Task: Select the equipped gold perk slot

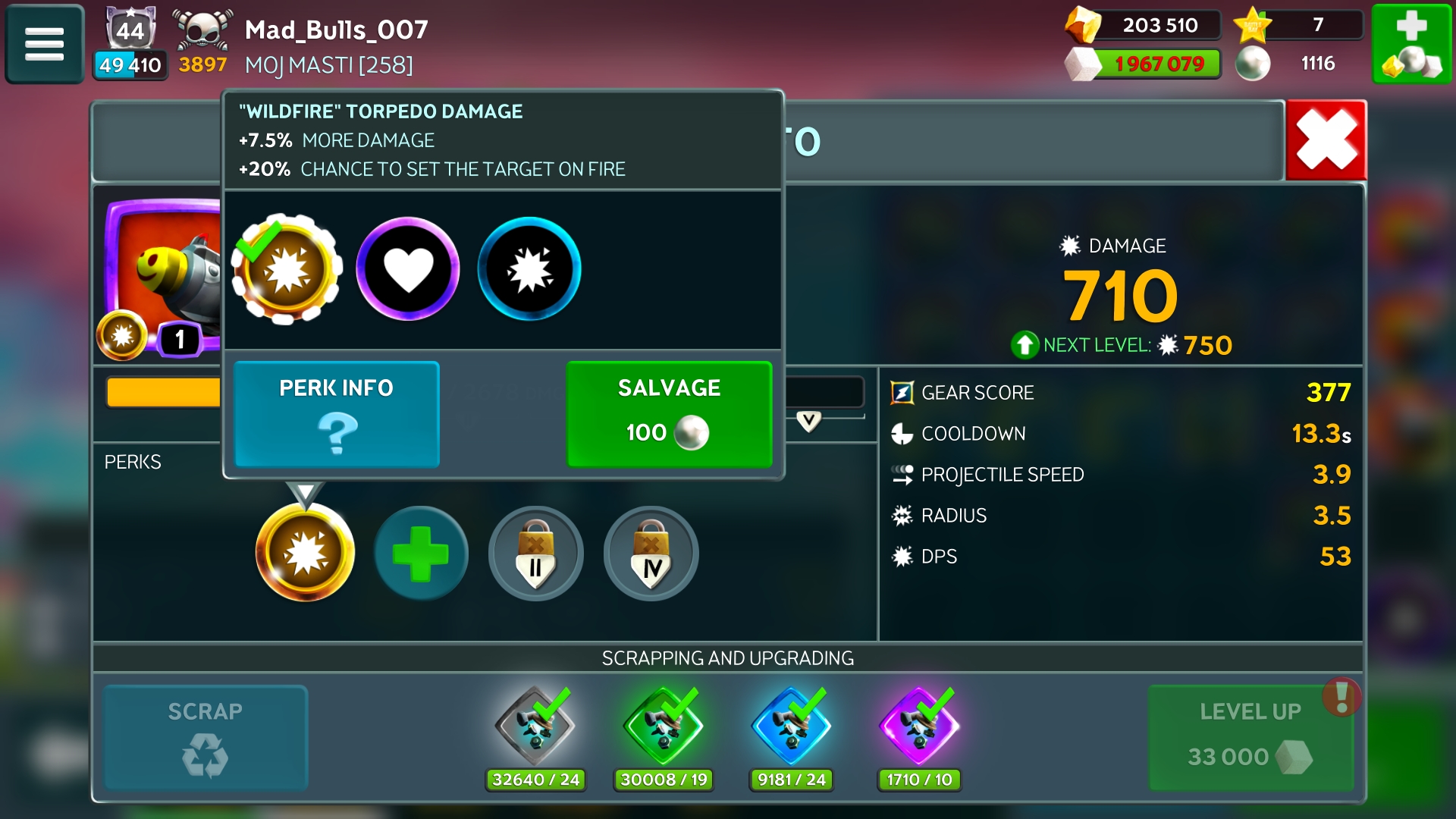Action: [305, 553]
